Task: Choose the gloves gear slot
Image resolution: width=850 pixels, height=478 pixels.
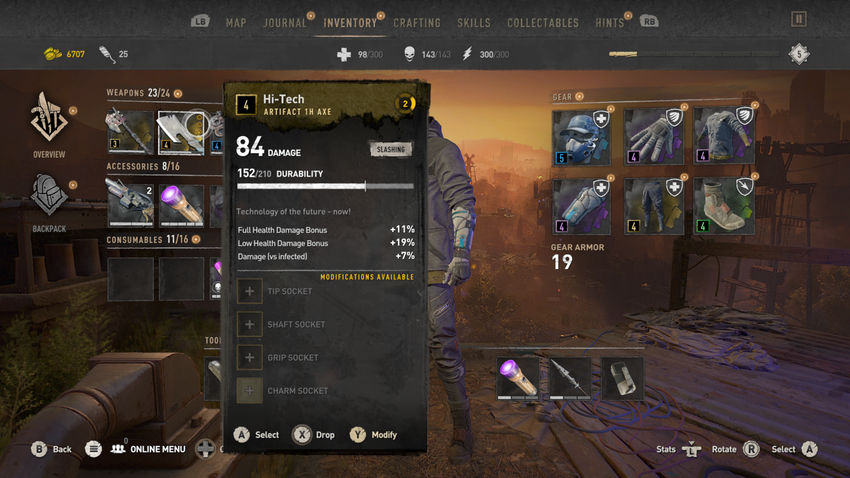Action: [x=654, y=136]
